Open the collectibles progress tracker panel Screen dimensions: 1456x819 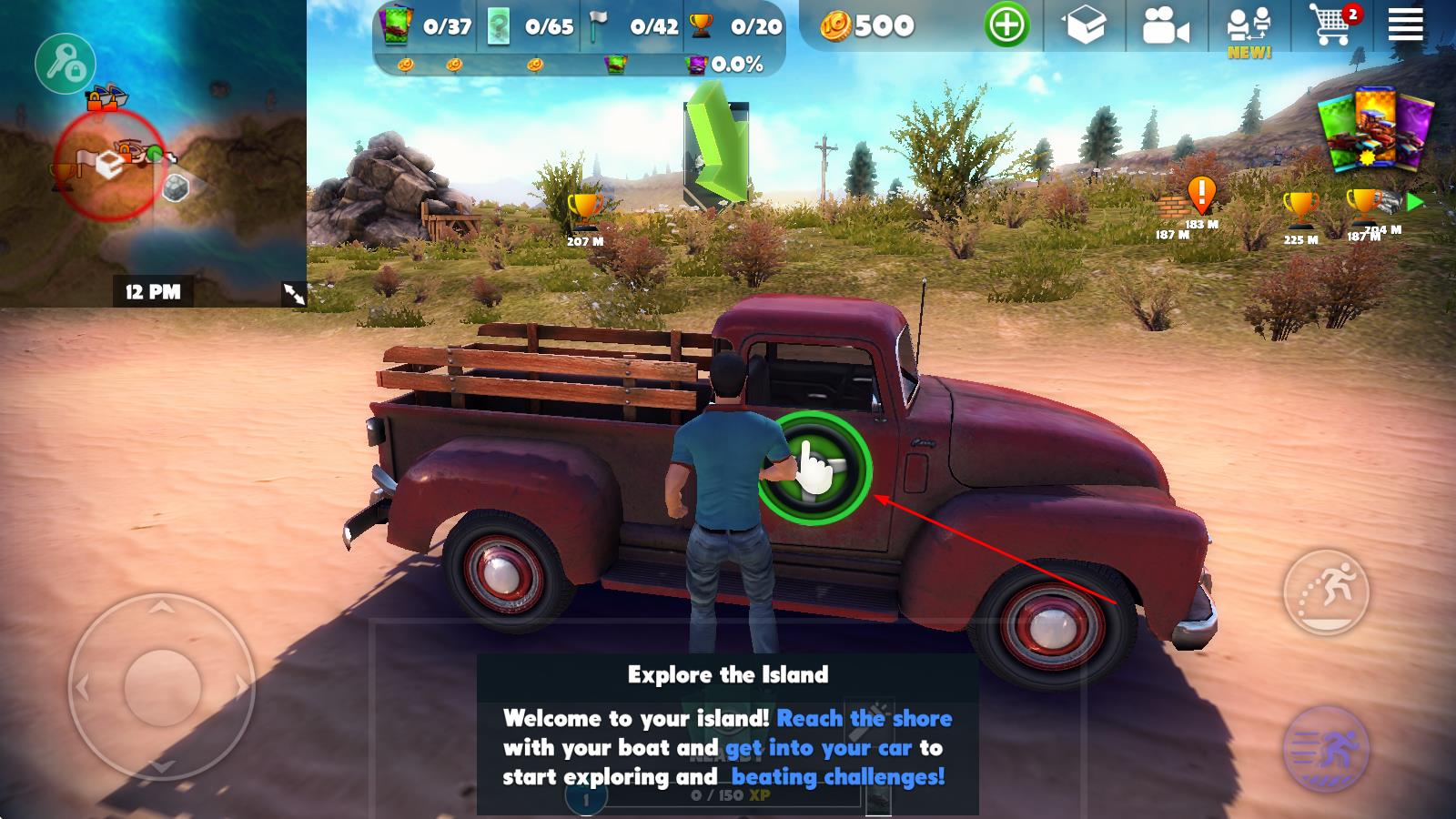tap(580, 38)
